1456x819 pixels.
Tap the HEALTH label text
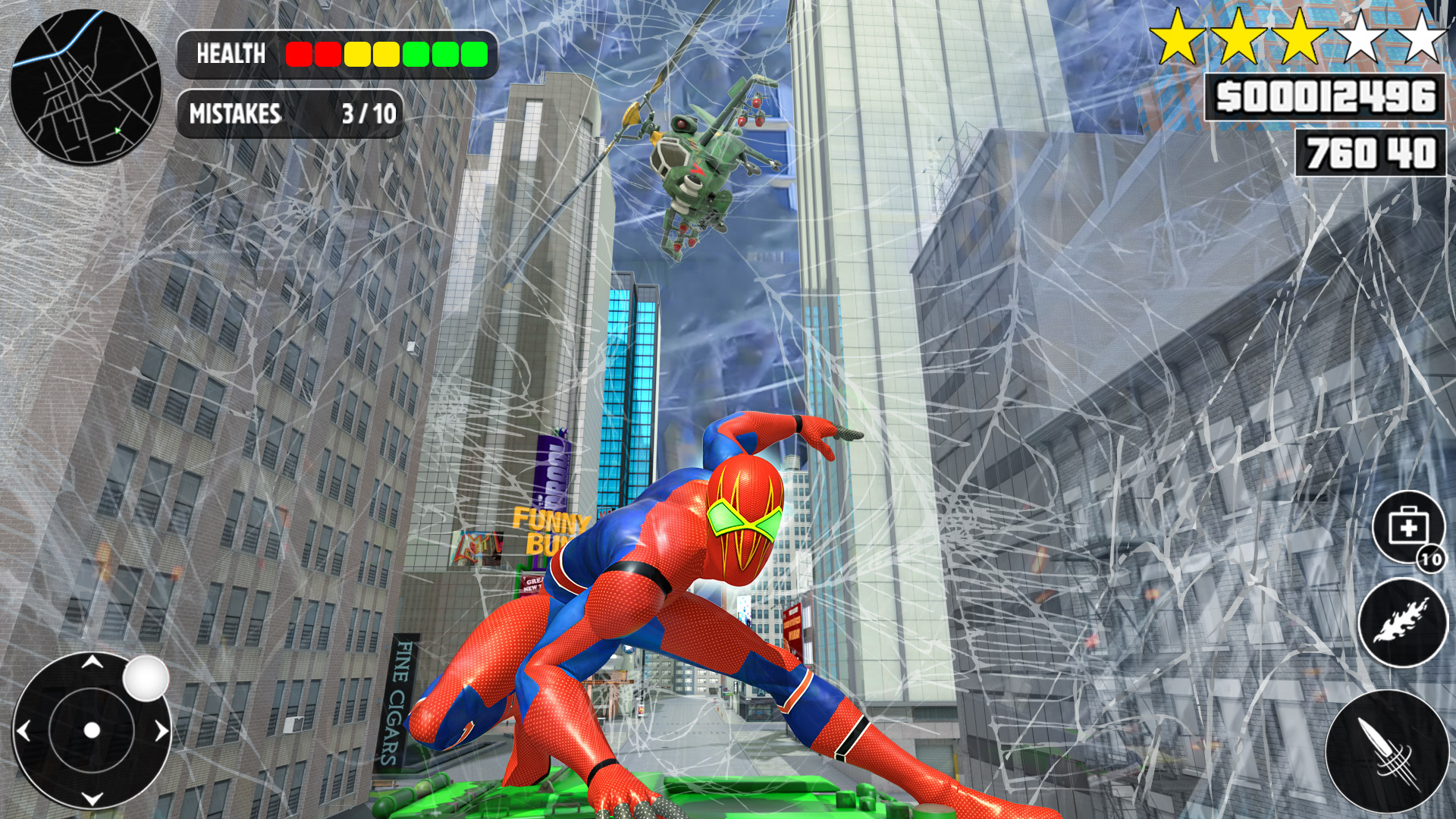coord(230,53)
